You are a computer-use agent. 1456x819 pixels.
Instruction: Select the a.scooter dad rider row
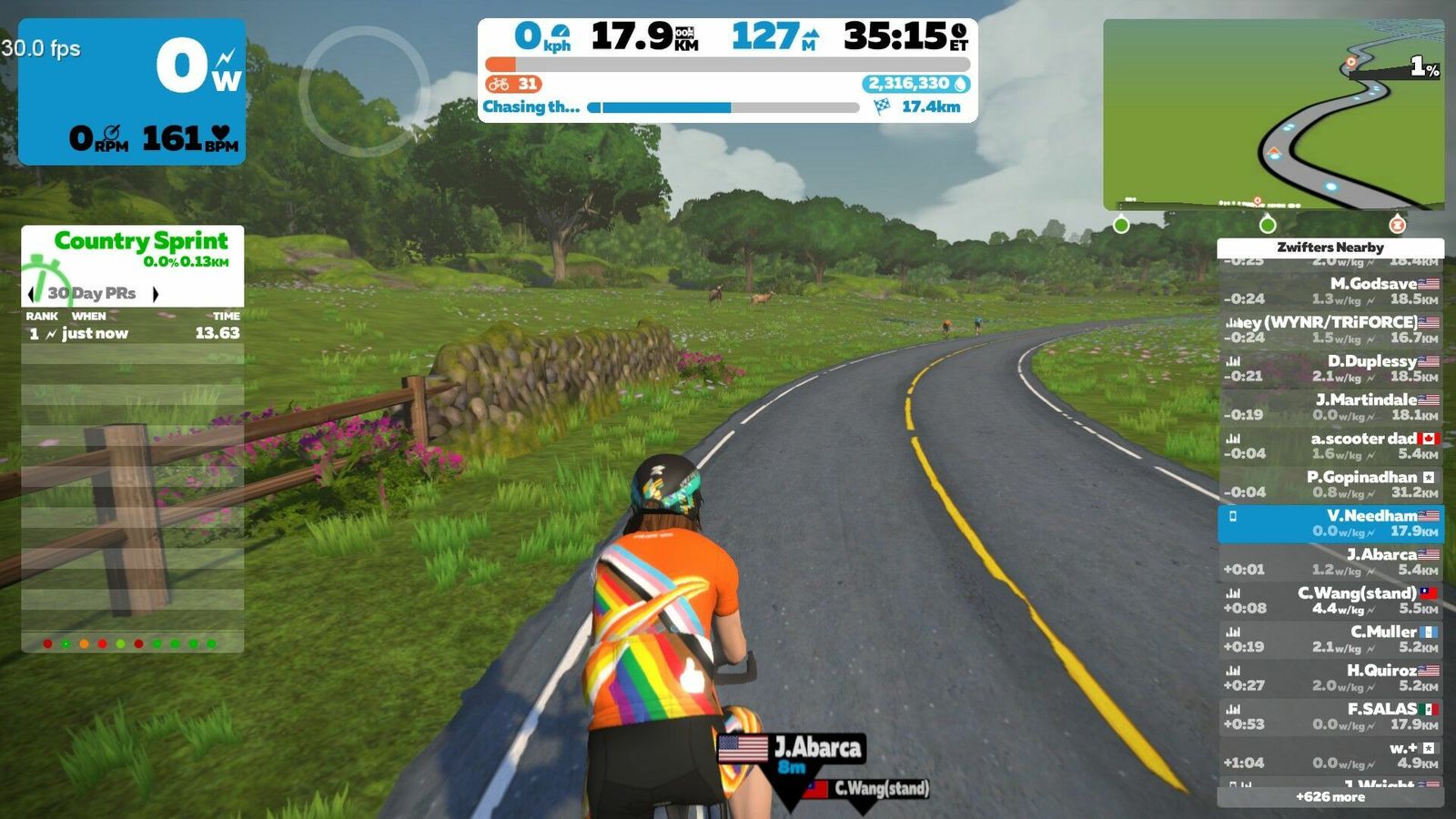tap(1330, 446)
